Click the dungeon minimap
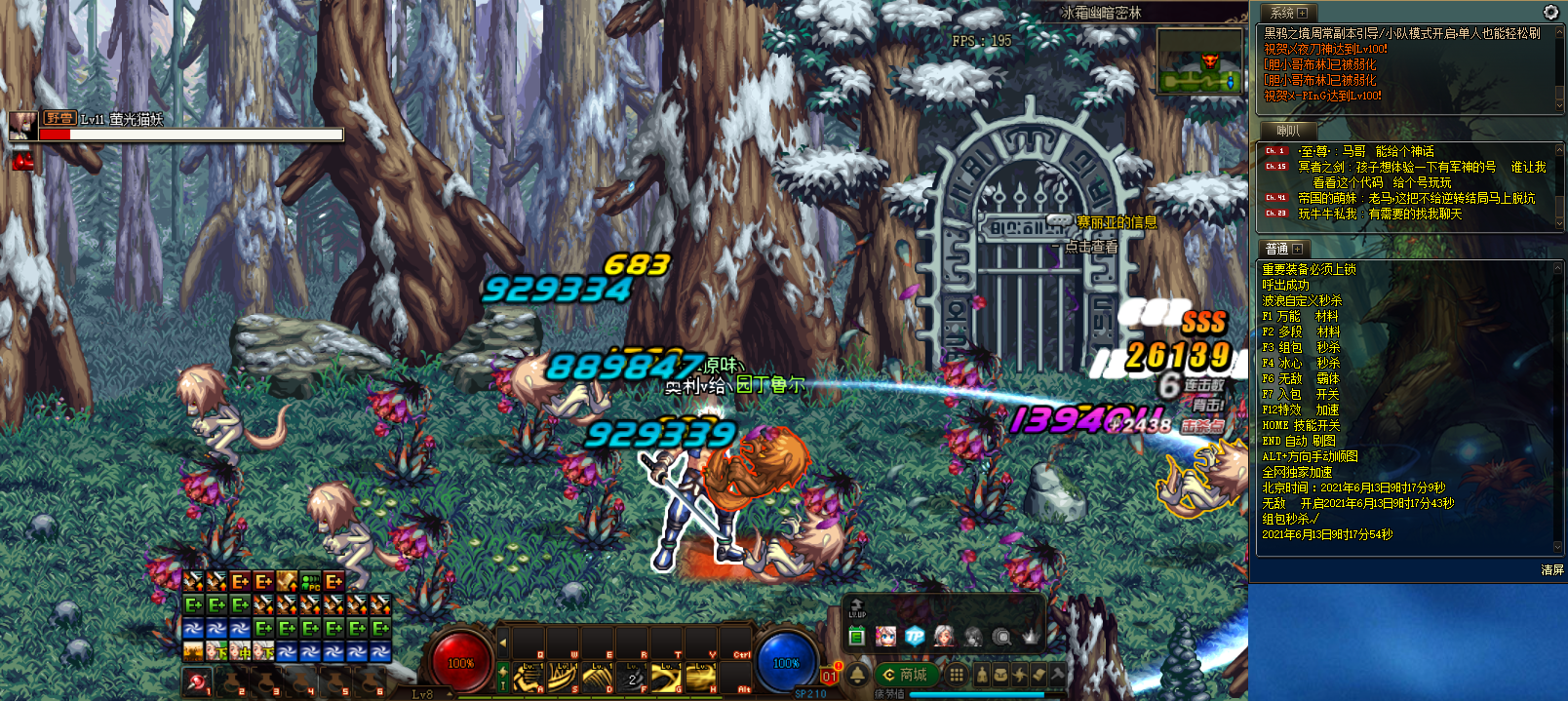The image size is (1568, 701). click(x=1200, y=61)
